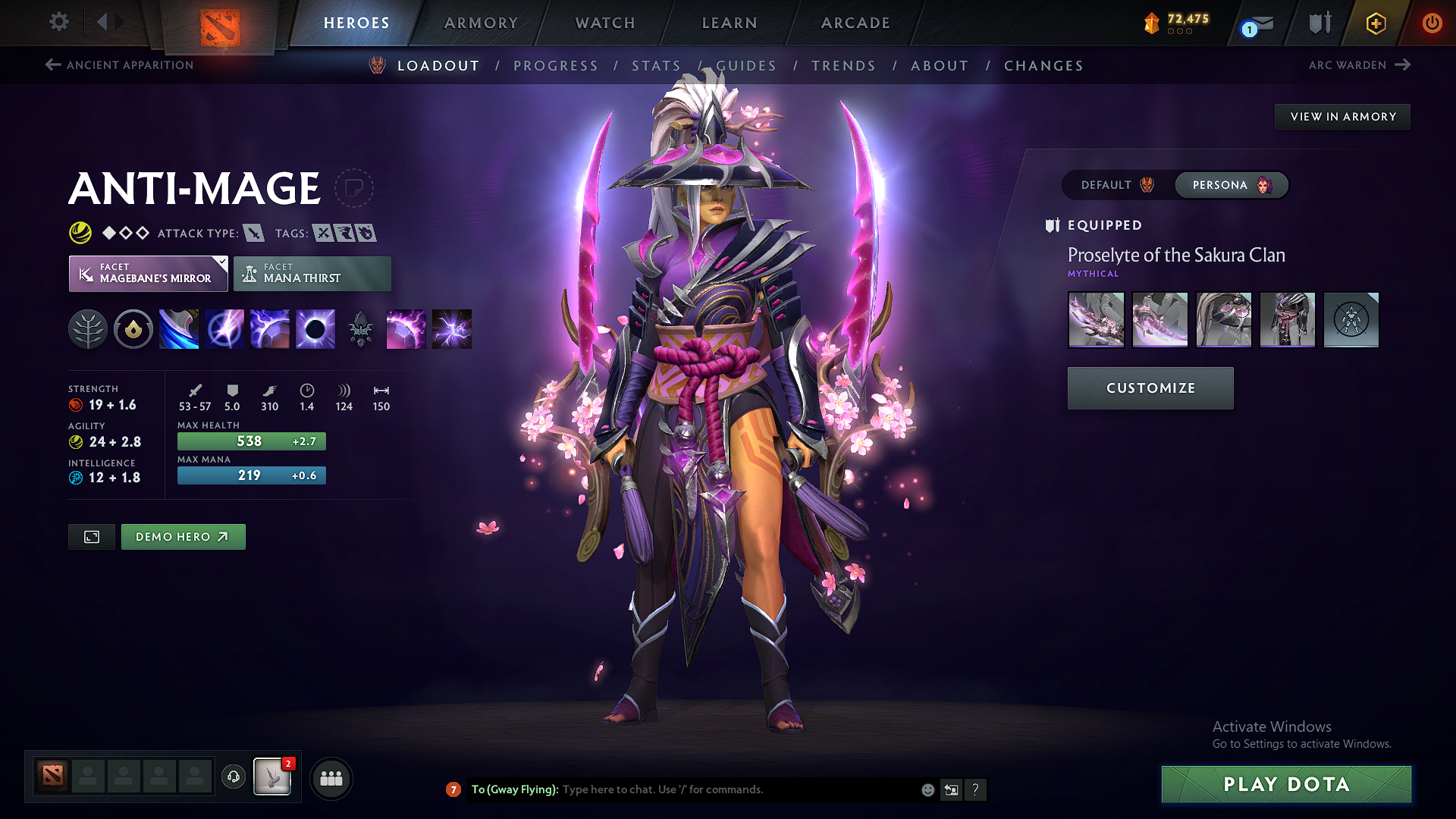
Task: Open the STATS section for Anti-Mage
Action: [657, 66]
